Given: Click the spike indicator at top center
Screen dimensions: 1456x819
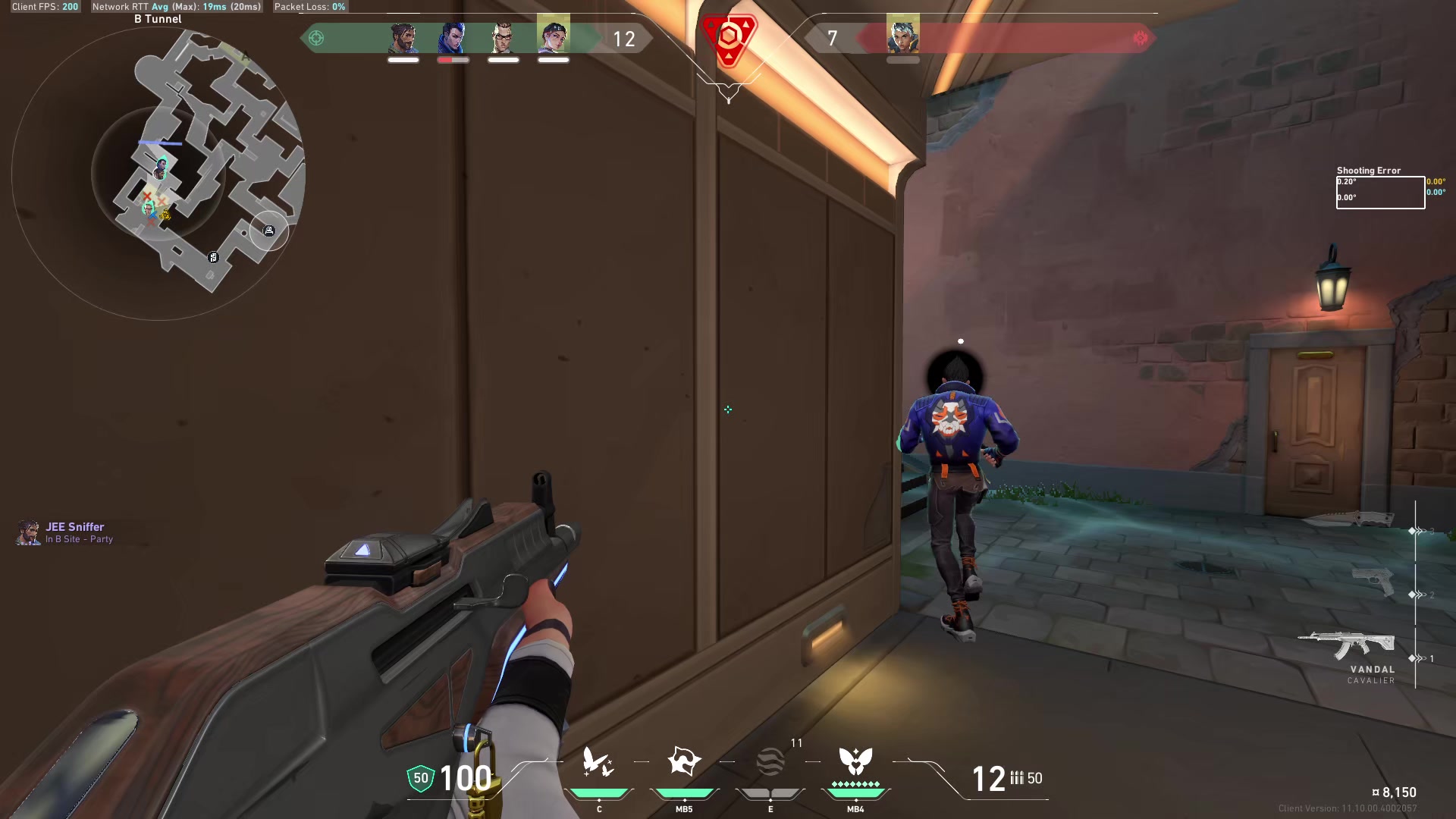Looking at the screenshot, I should pyautogui.click(x=727, y=38).
